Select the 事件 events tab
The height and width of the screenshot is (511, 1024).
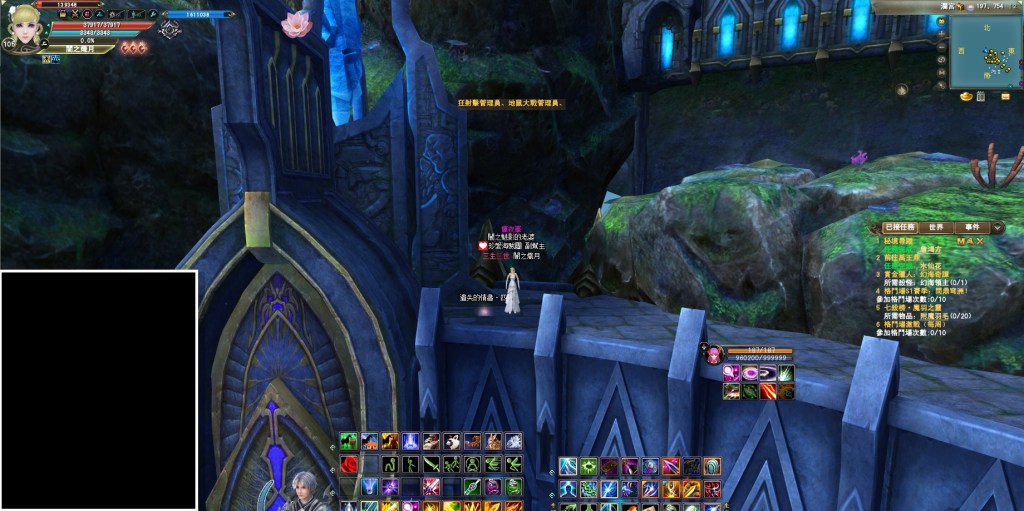click(973, 228)
